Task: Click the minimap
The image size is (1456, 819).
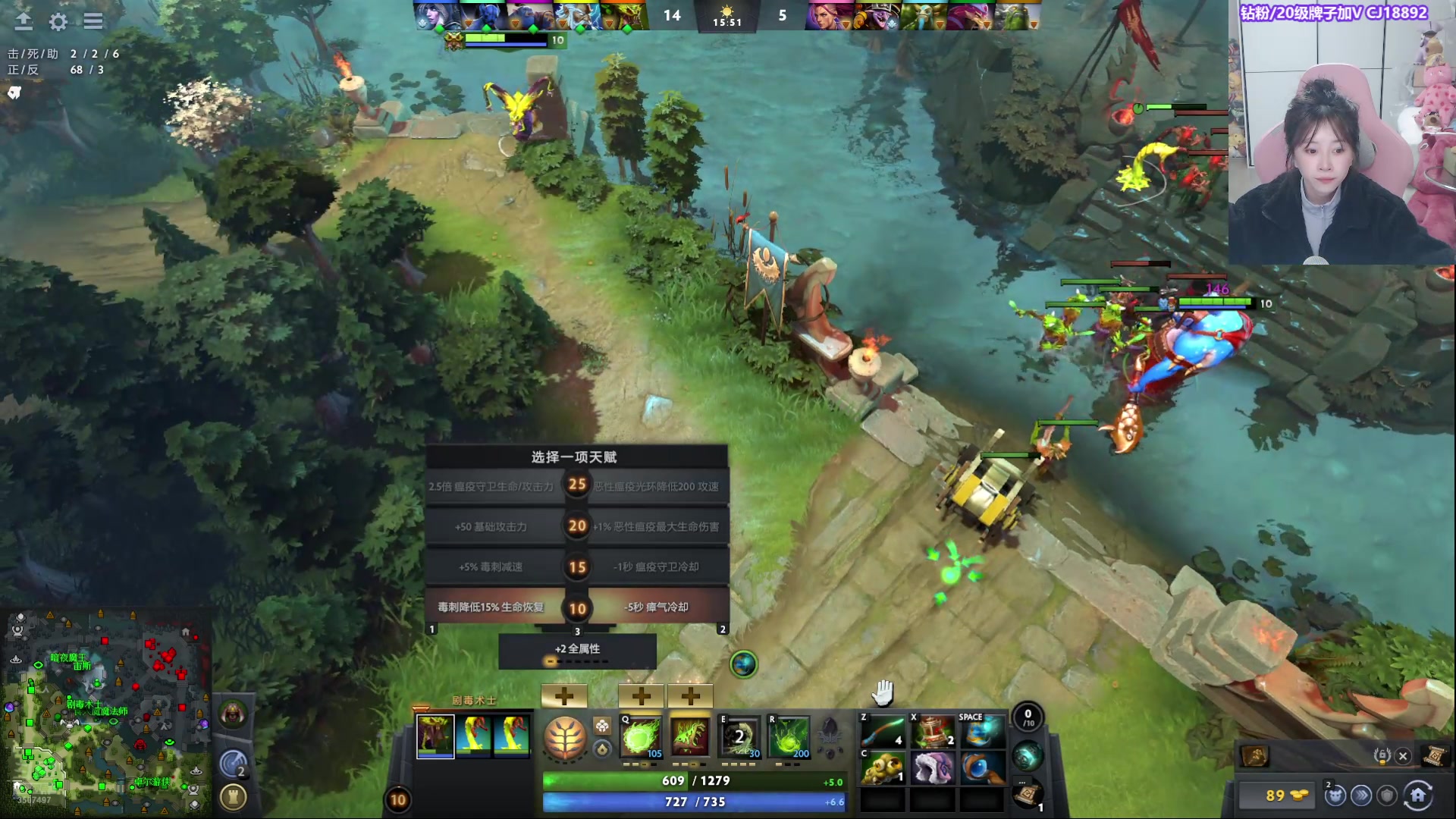Action: (x=106, y=713)
